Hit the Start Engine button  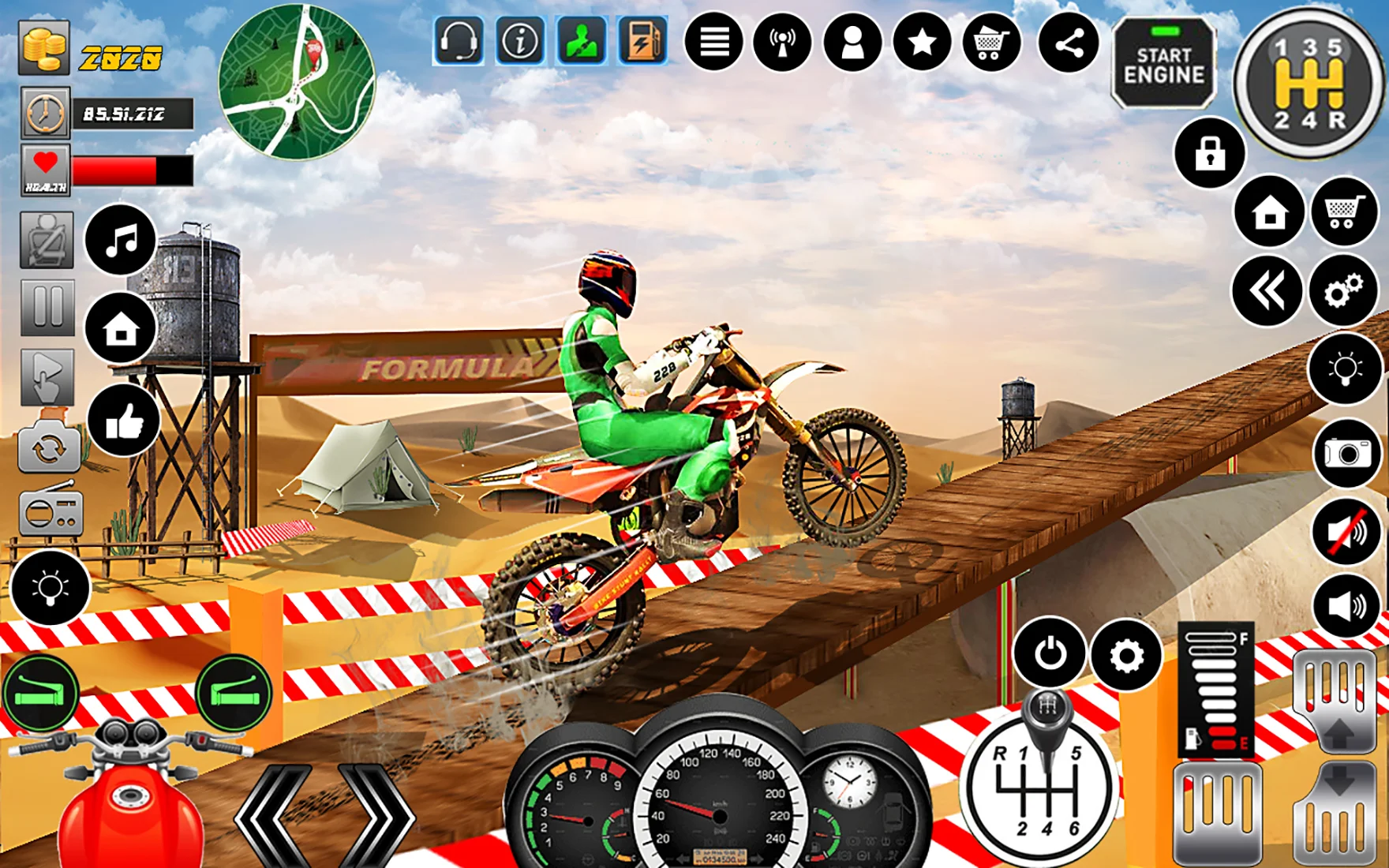[x=1163, y=64]
